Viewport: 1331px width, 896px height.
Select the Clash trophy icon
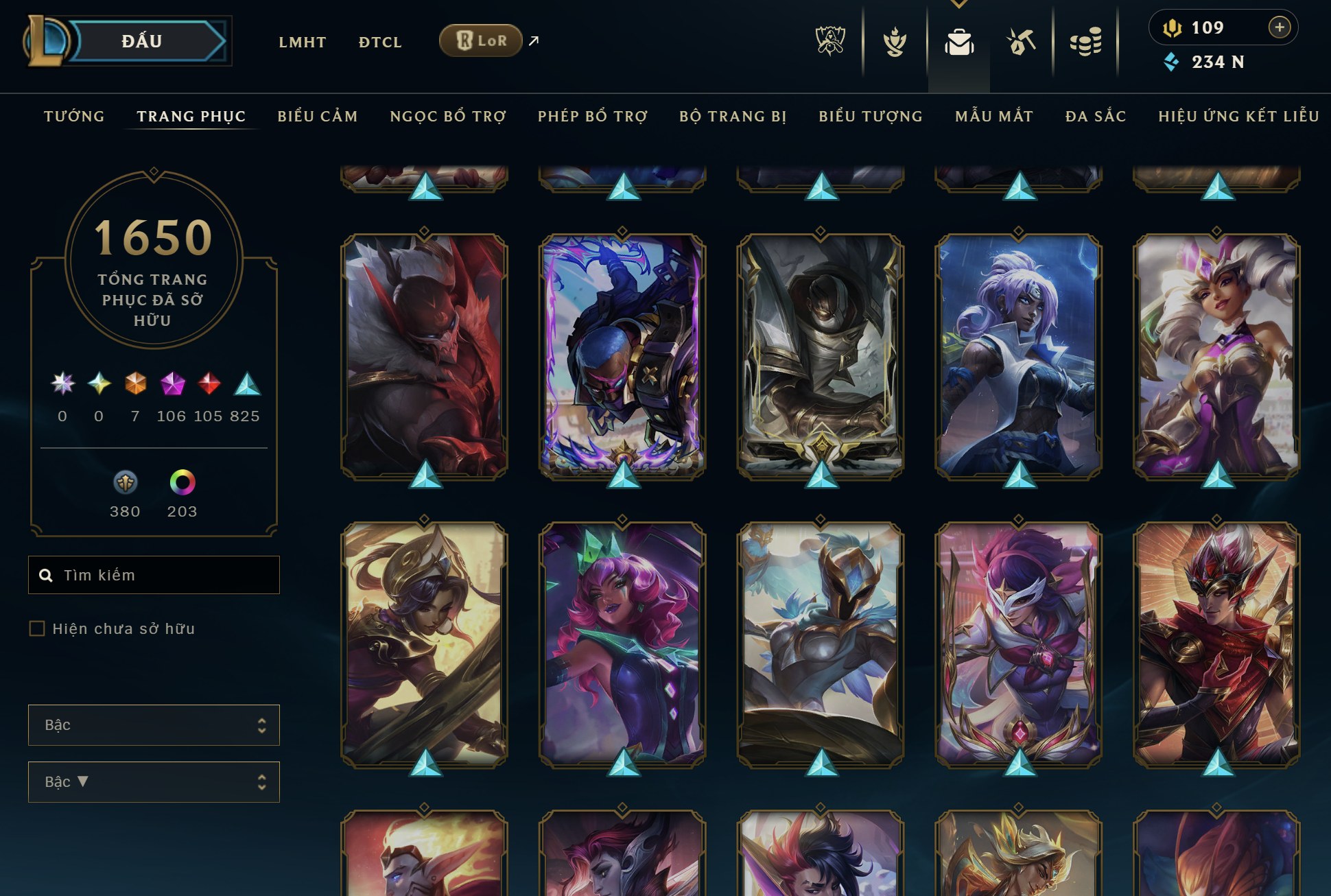(896, 41)
